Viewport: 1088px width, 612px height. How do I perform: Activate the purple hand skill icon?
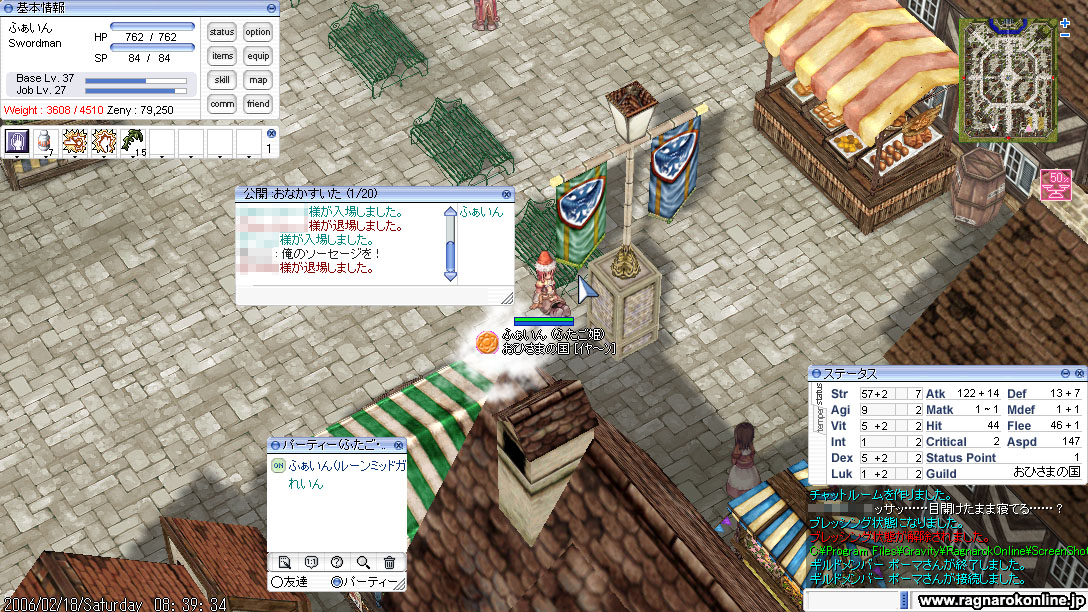tap(16, 142)
